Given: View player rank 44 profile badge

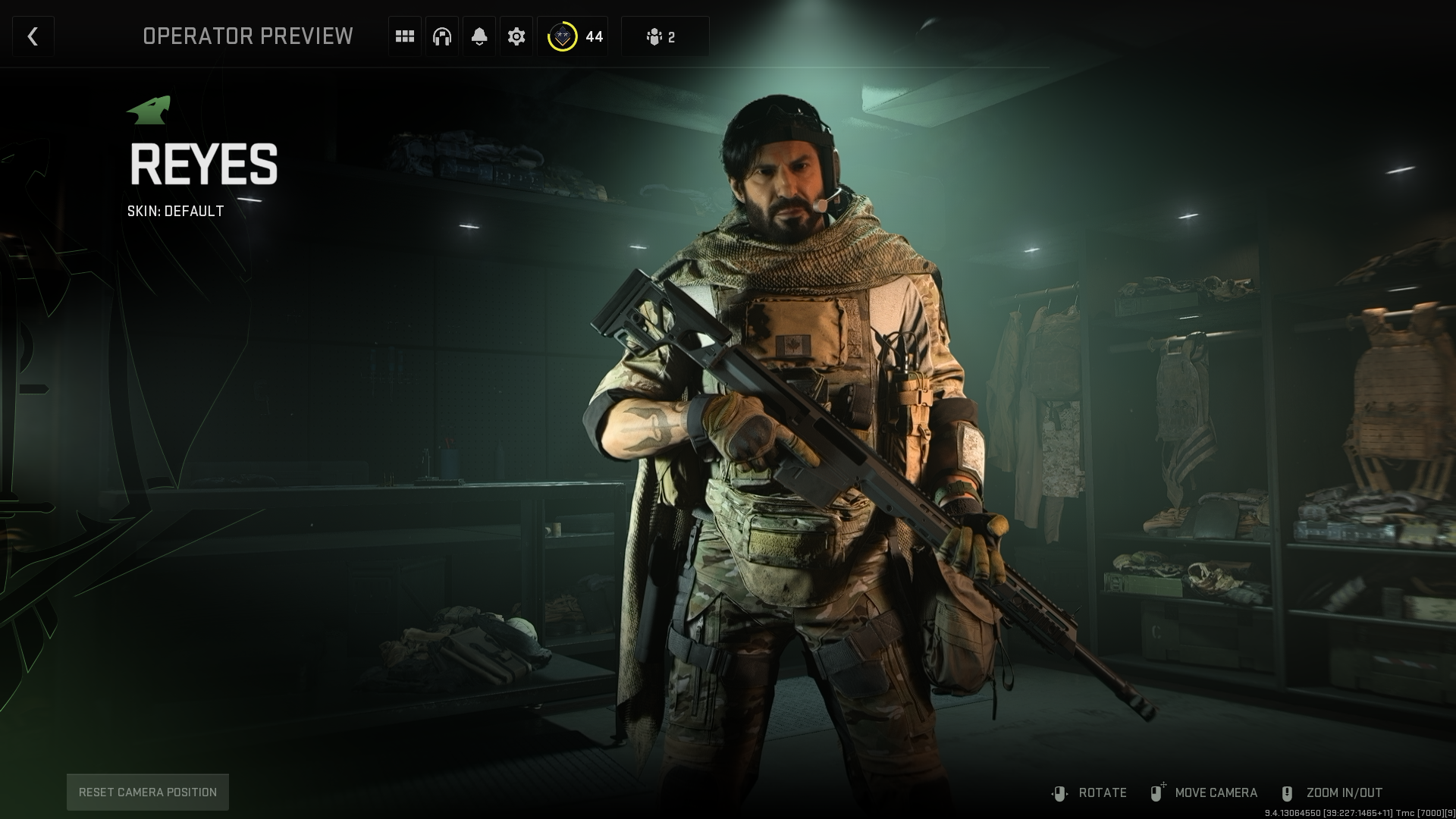Looking at the screenshot, I should point(573,36).
